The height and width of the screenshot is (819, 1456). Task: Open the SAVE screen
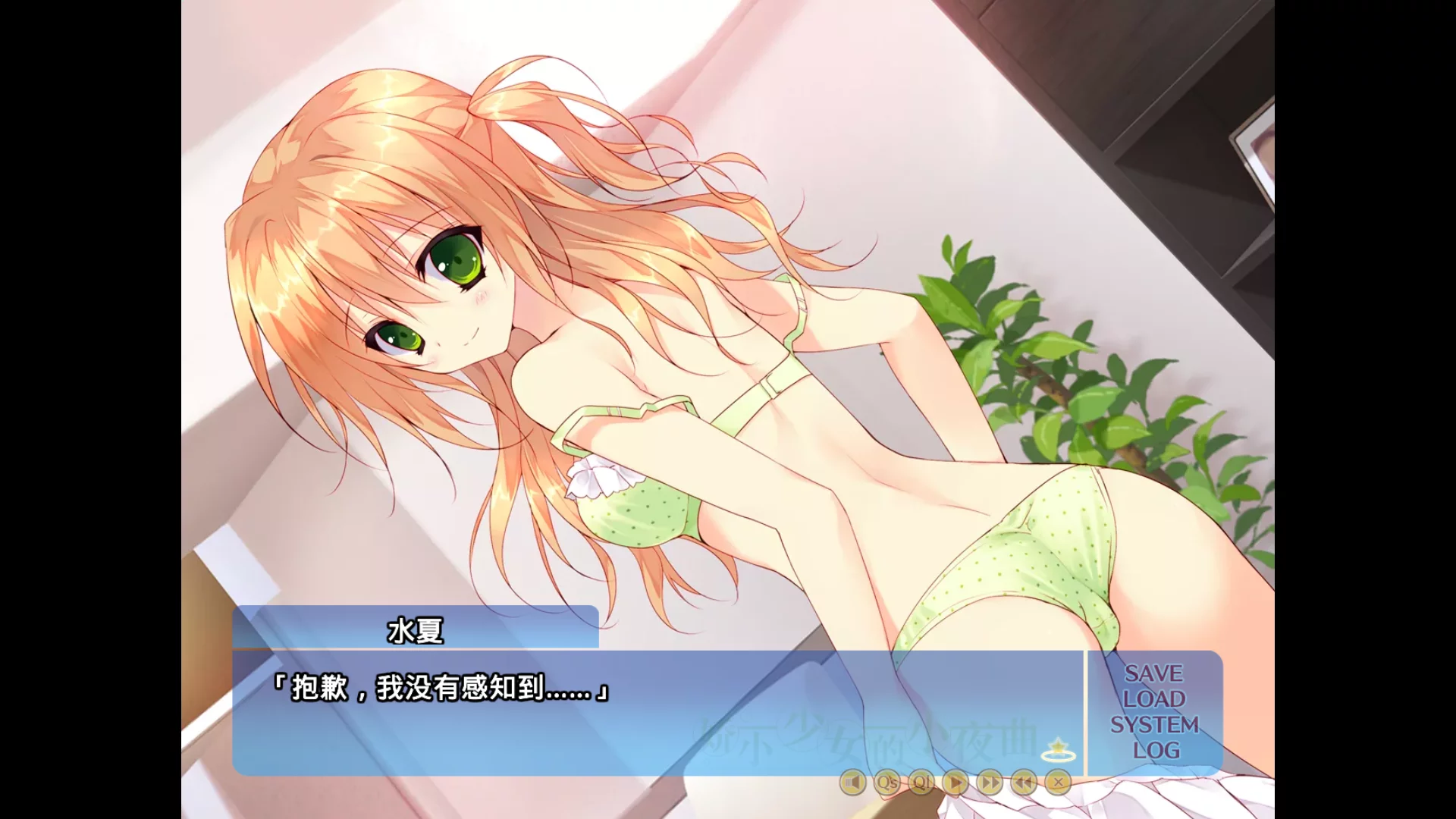click(1154, 672)
